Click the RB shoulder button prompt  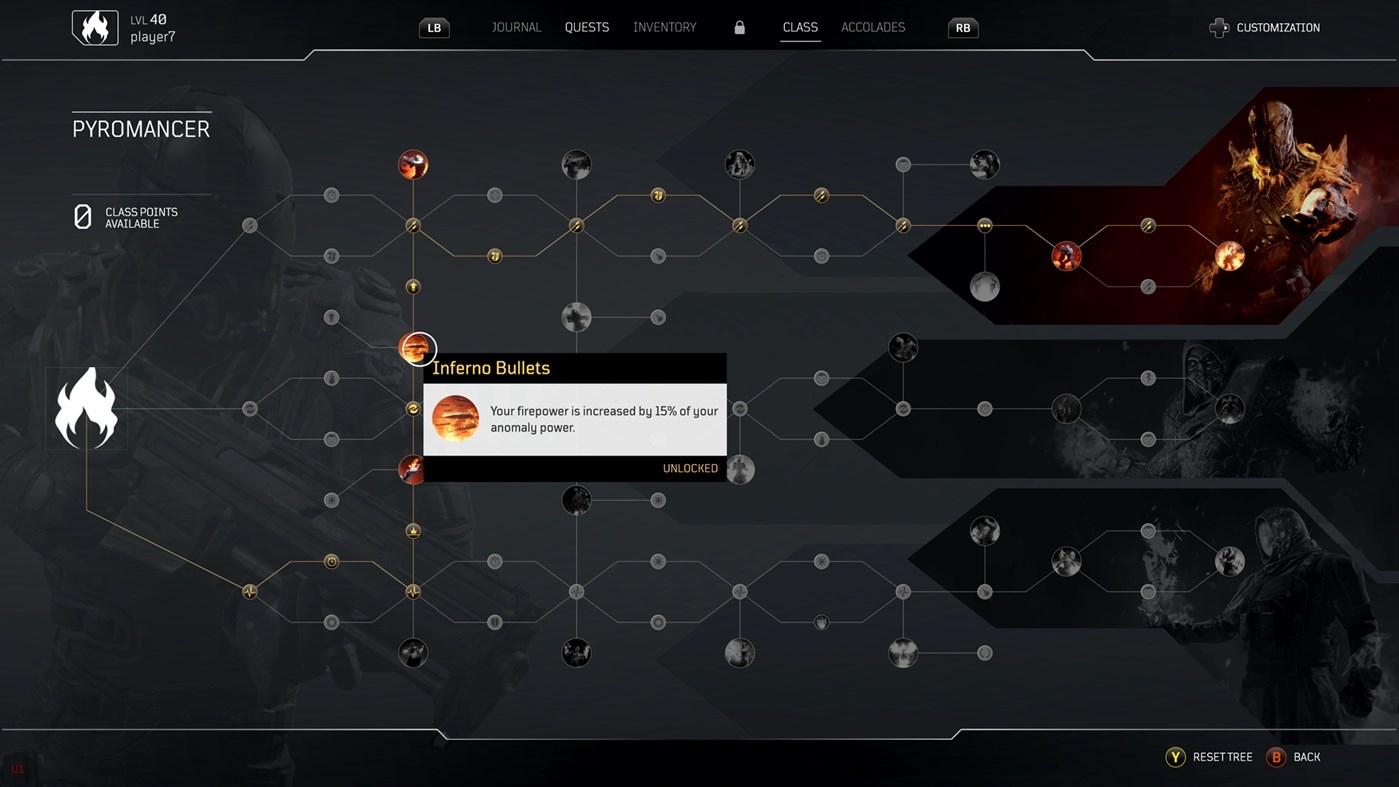(962, 27)
